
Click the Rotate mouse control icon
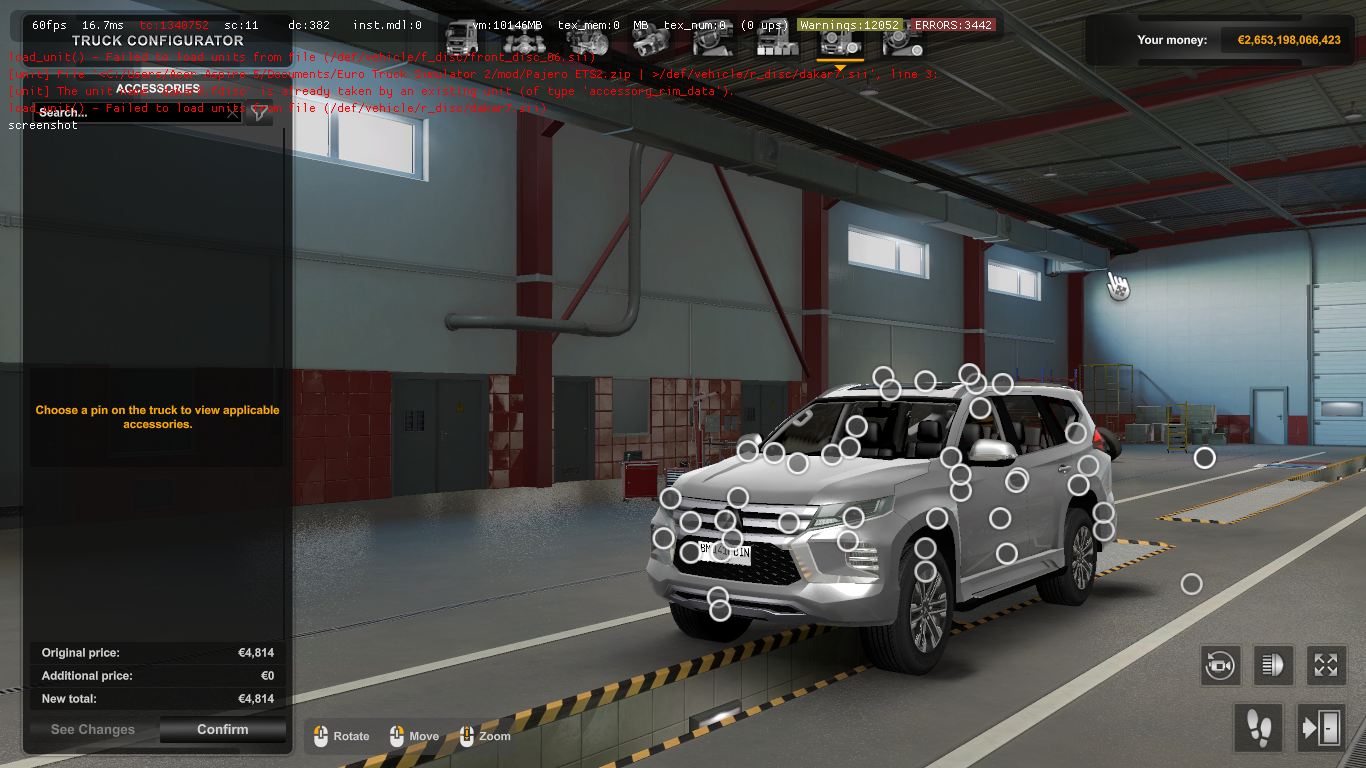[321, 736]
